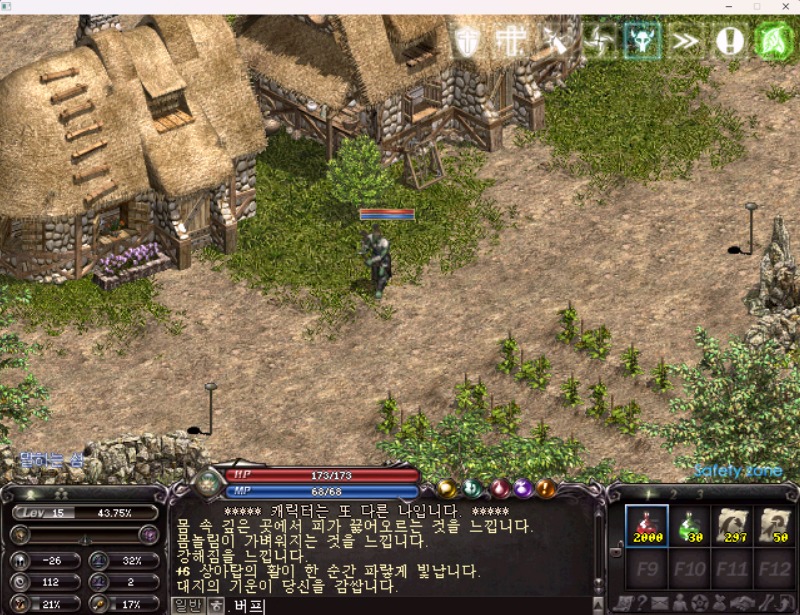Screen dimensions: 800x615
Task: Click the yellow orb above the chat
Action: pyautogui.click(x=448, y=489)
